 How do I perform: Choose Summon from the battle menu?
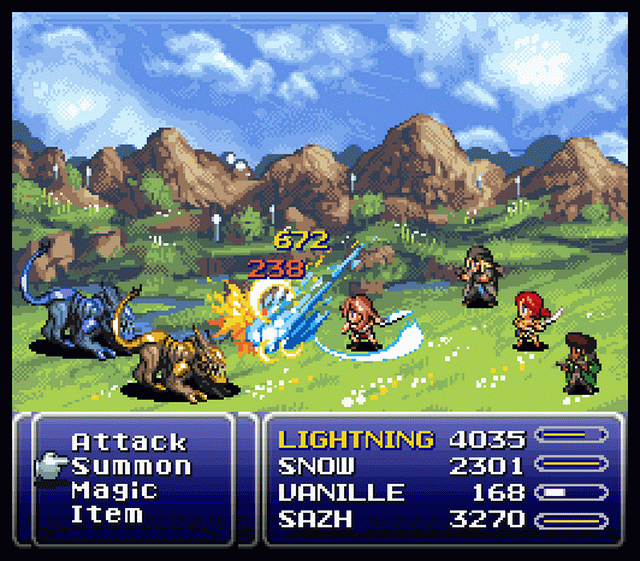click(x=131, y=466)
